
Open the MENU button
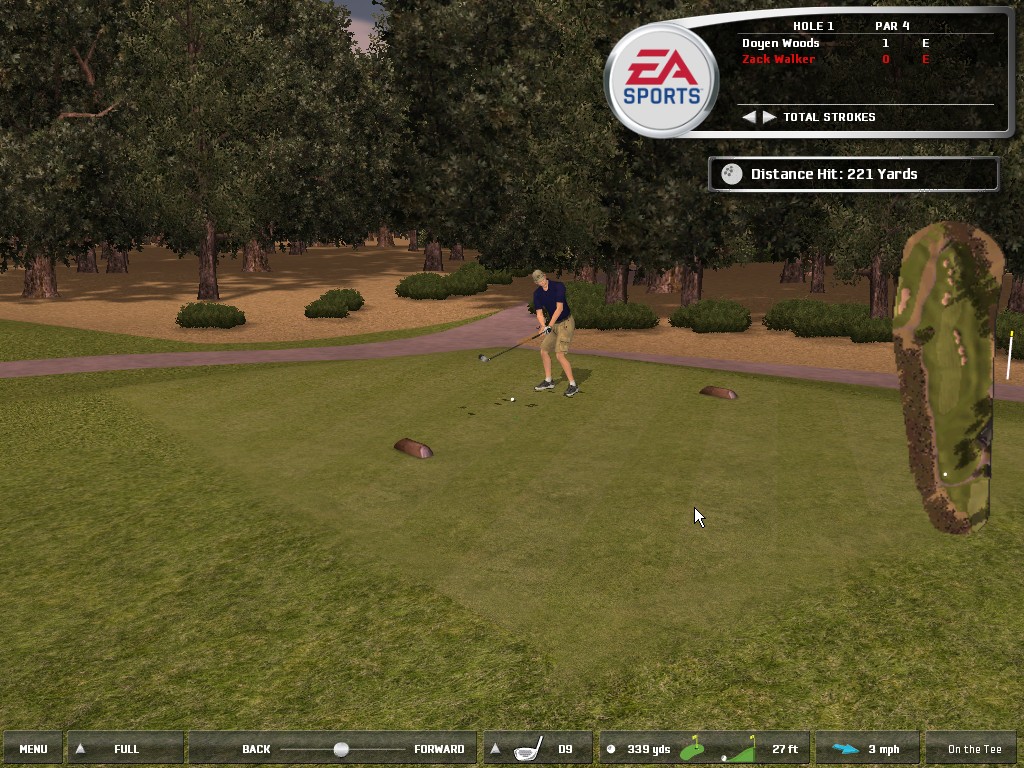tap(33, 749)
